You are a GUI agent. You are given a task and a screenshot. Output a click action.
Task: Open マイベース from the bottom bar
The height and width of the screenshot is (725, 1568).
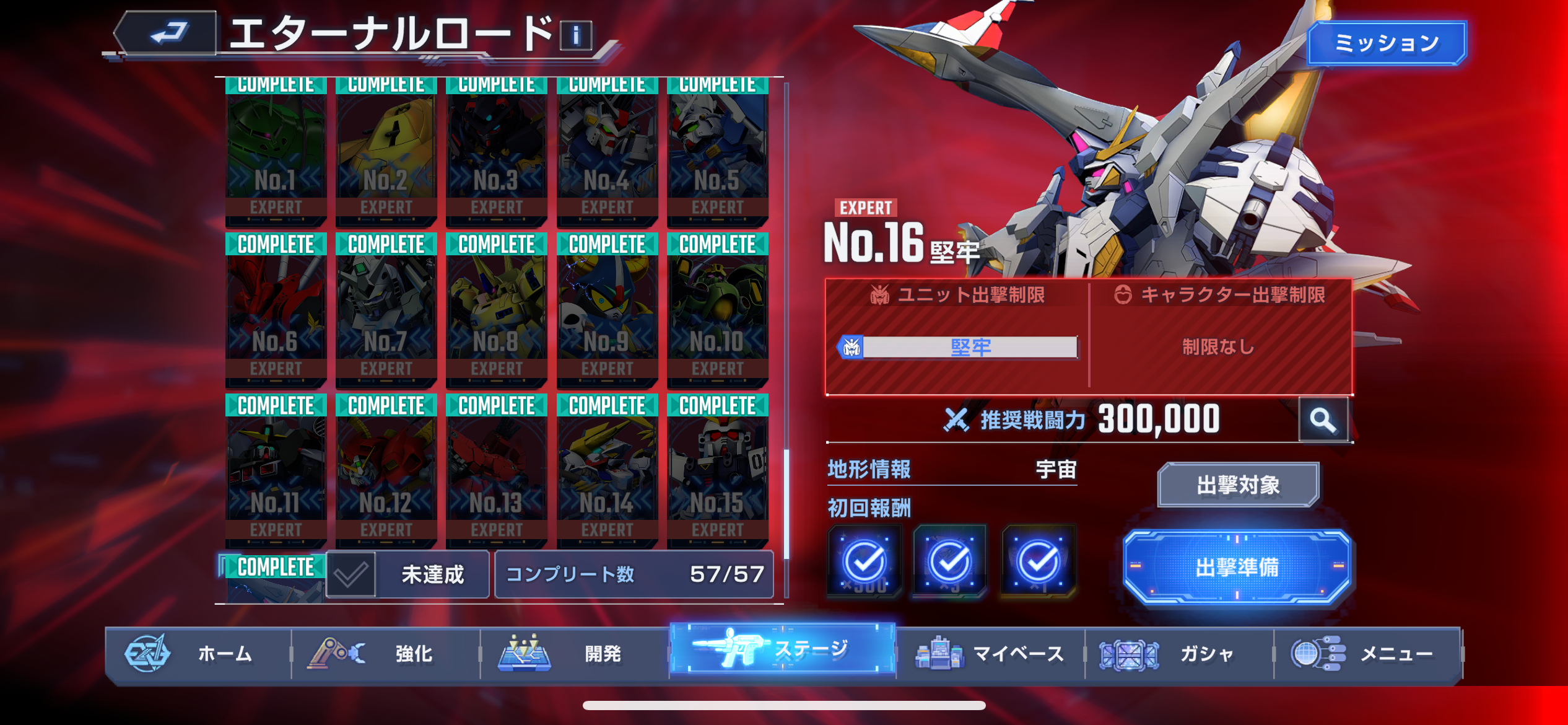(990, 654)
